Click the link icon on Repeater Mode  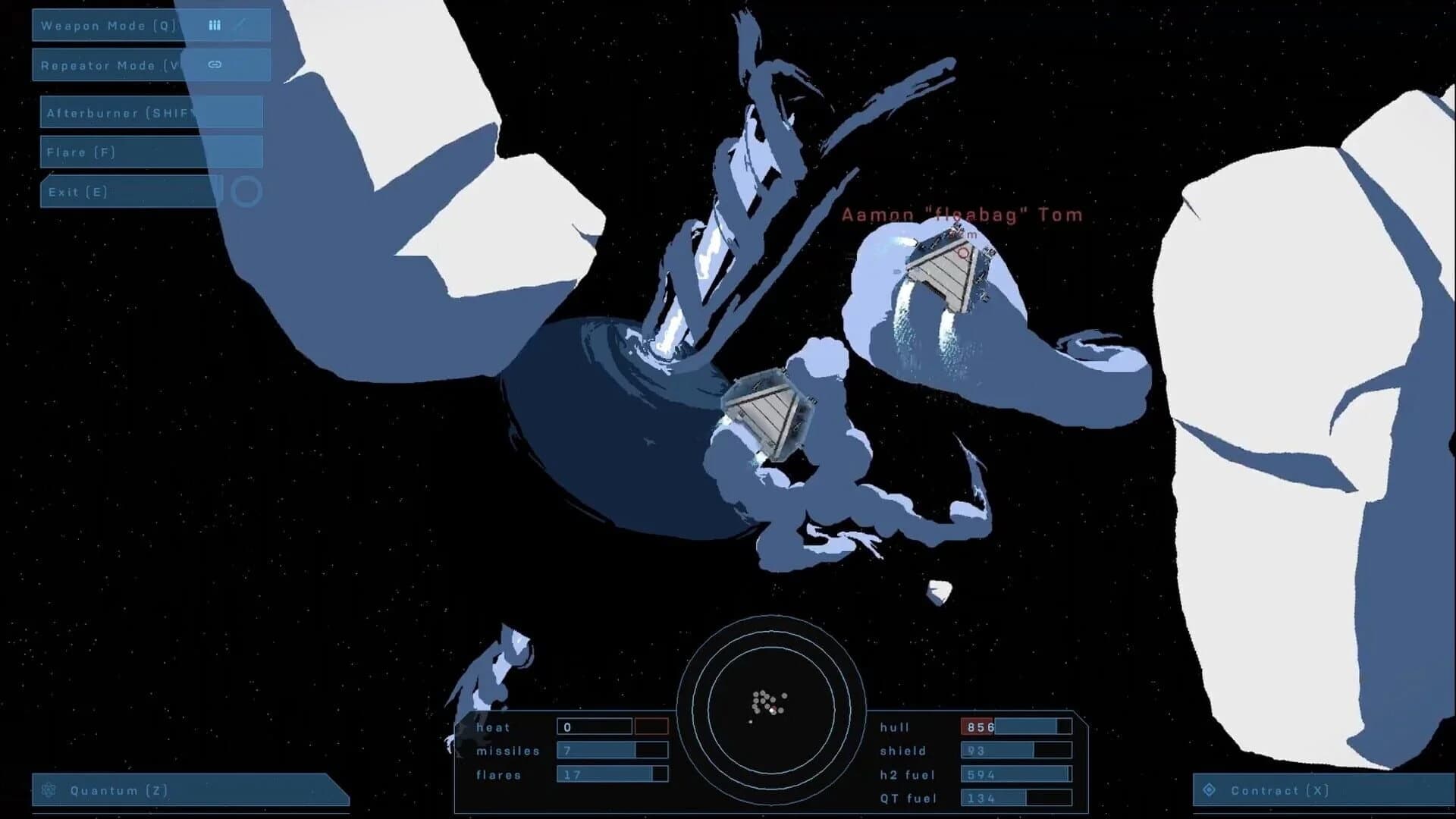coord(215,64)
